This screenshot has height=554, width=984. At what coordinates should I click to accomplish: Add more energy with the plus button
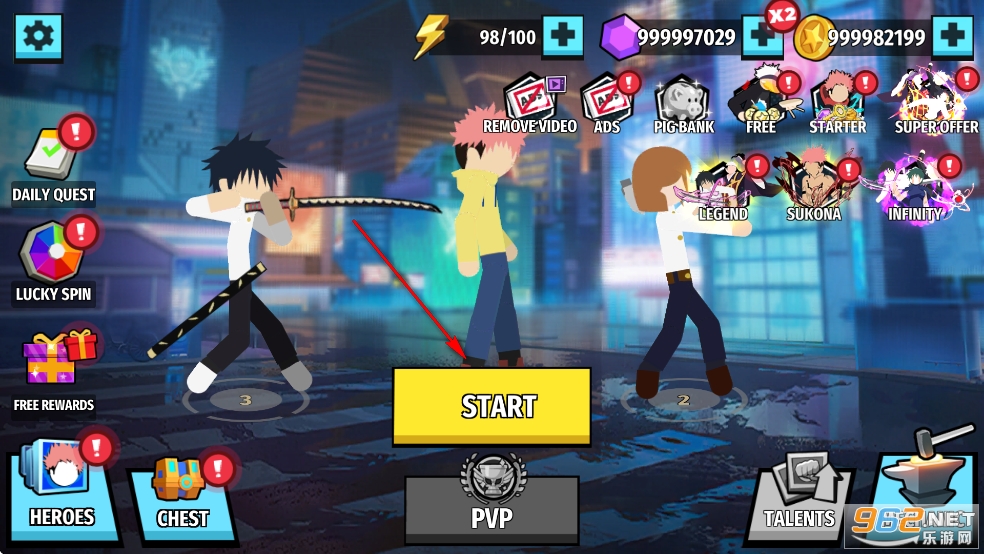click(x=563, y=38)
